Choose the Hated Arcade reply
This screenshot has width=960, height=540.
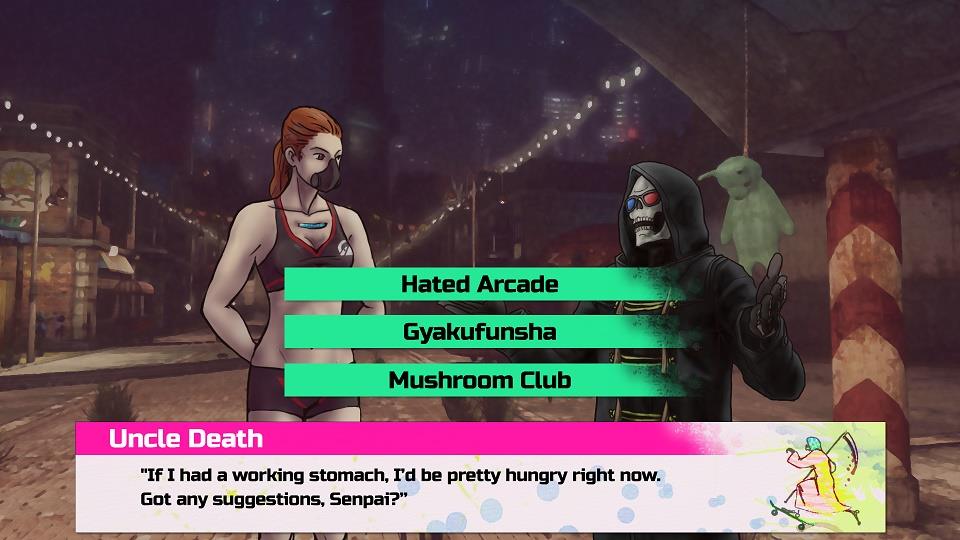(x=479, y=284)
